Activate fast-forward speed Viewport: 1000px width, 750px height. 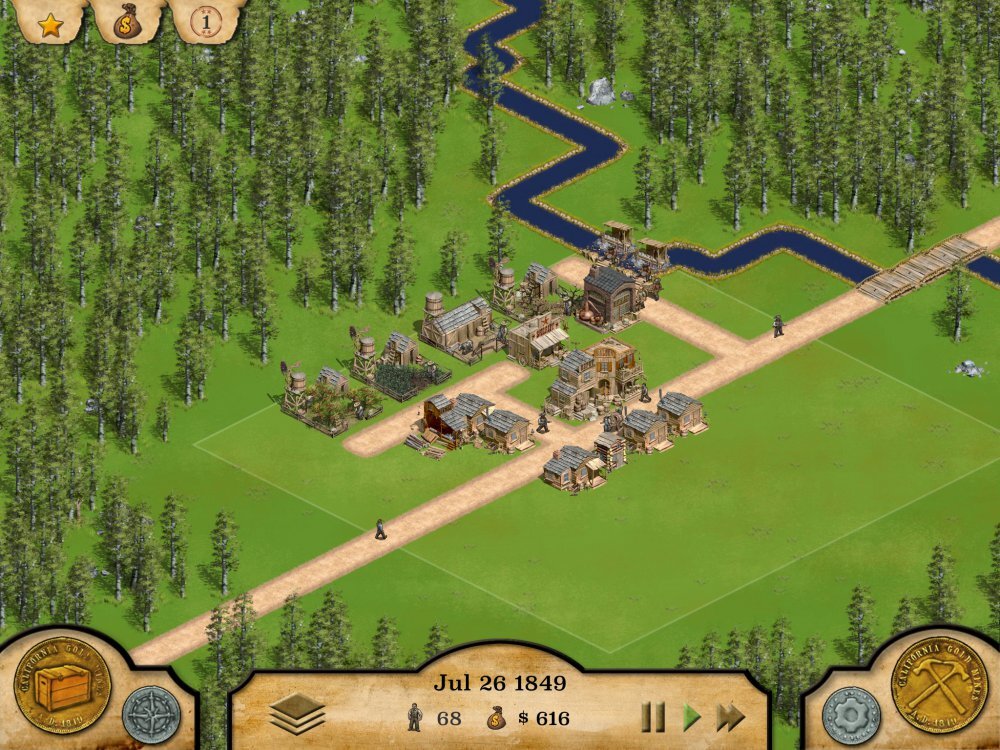pos(731,716)
